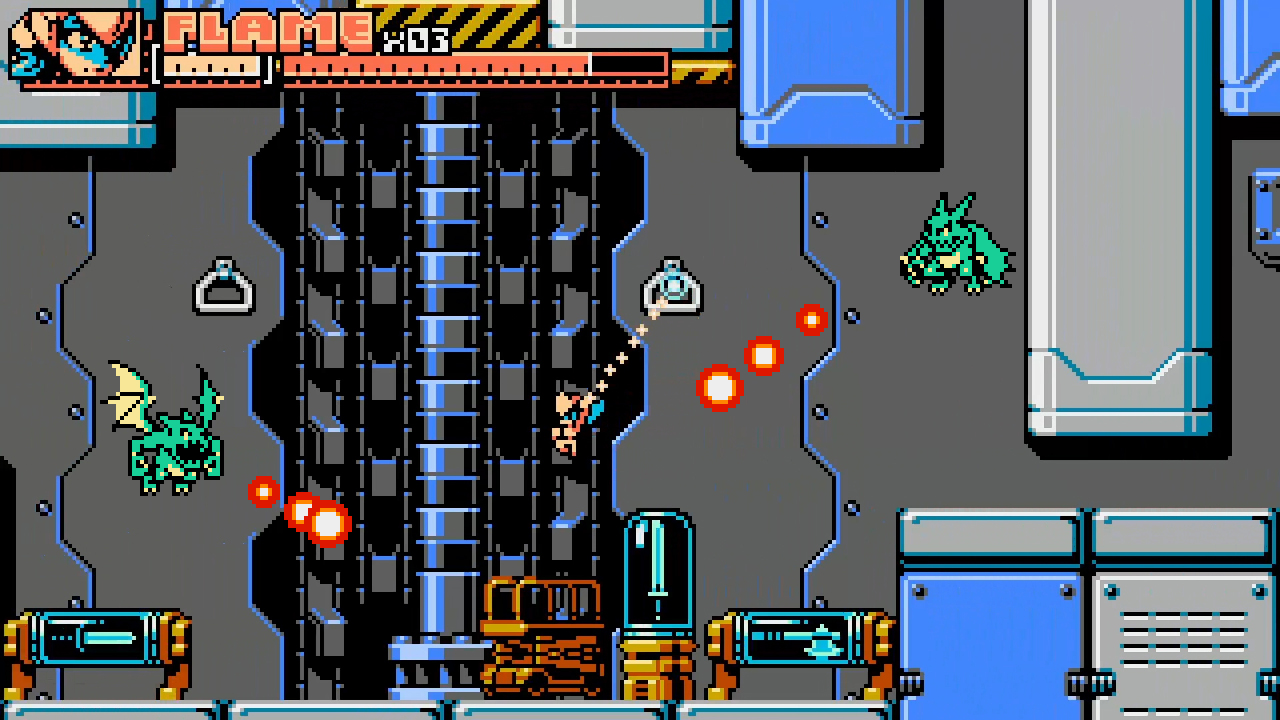The height and width of the screenshot is (720, 1280).
Task: Click the largest red fireball projectile
Action: coord(720,388)
